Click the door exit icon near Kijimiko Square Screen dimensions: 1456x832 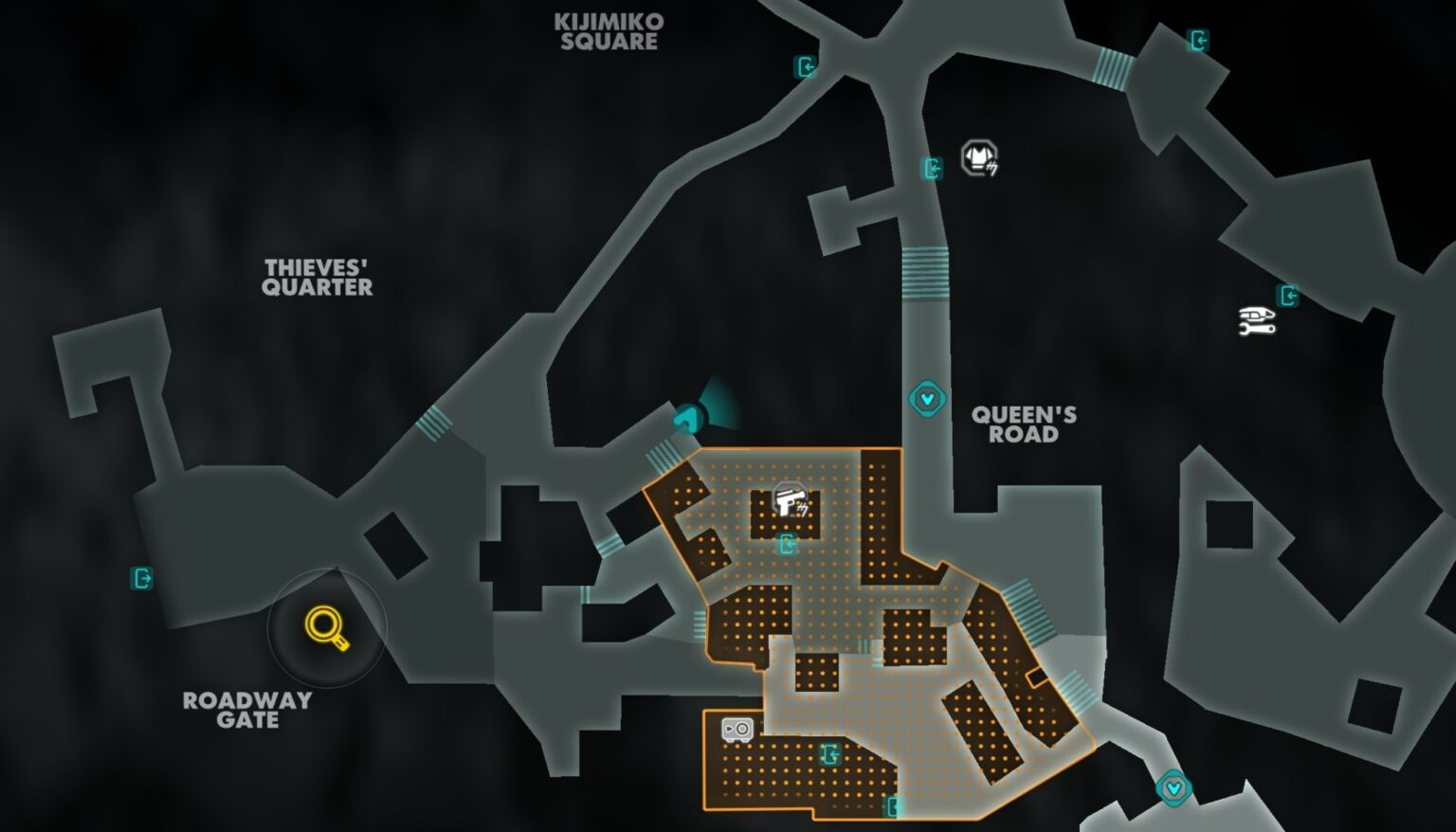[805, 68]
